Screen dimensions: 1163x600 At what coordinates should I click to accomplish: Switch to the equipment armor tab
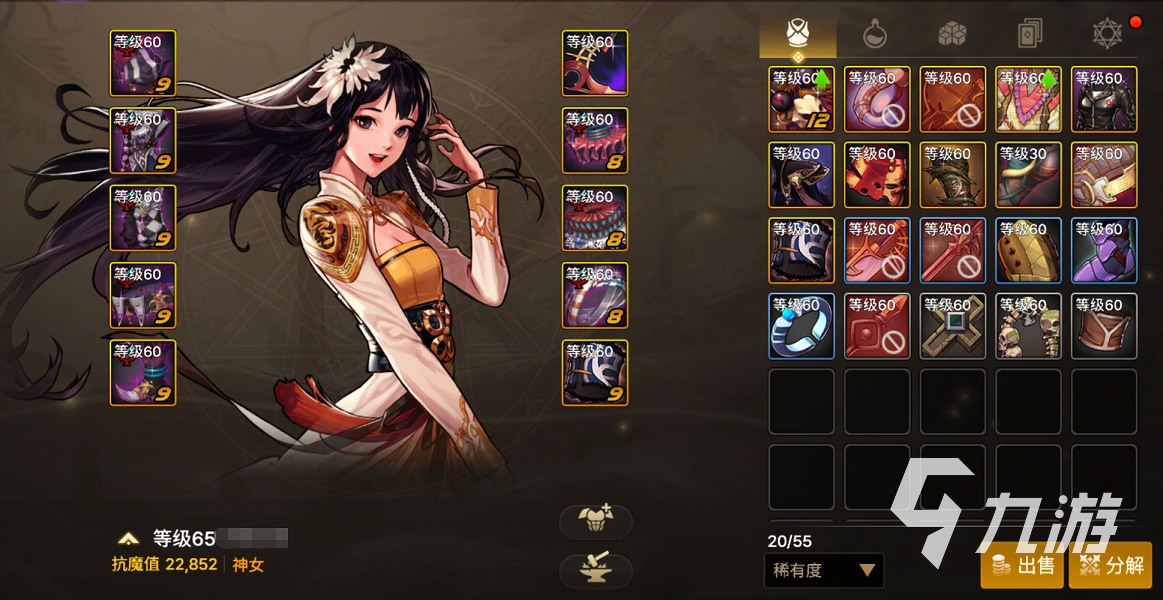797,35
